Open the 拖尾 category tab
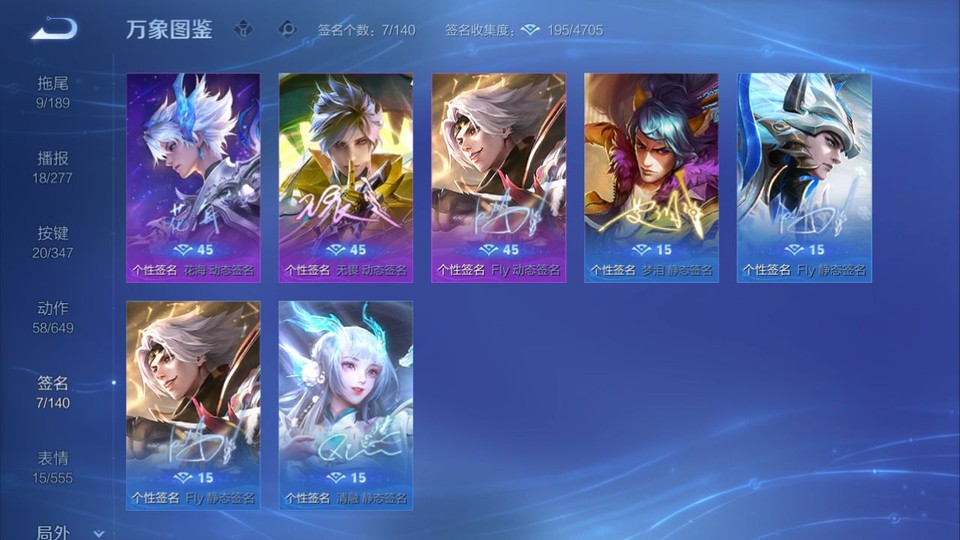This screenshot has width=960, height=540. [53, 91]
